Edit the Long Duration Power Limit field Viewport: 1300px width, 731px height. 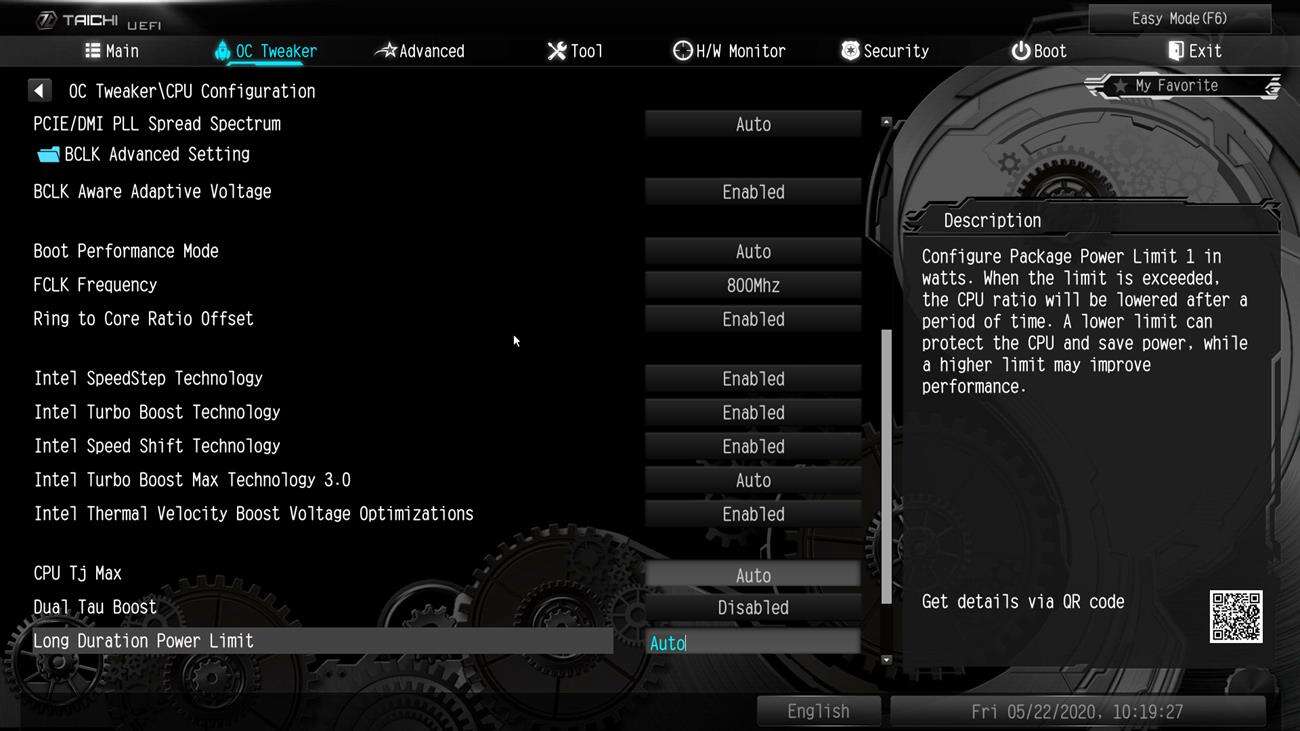[x=753, y=643]
